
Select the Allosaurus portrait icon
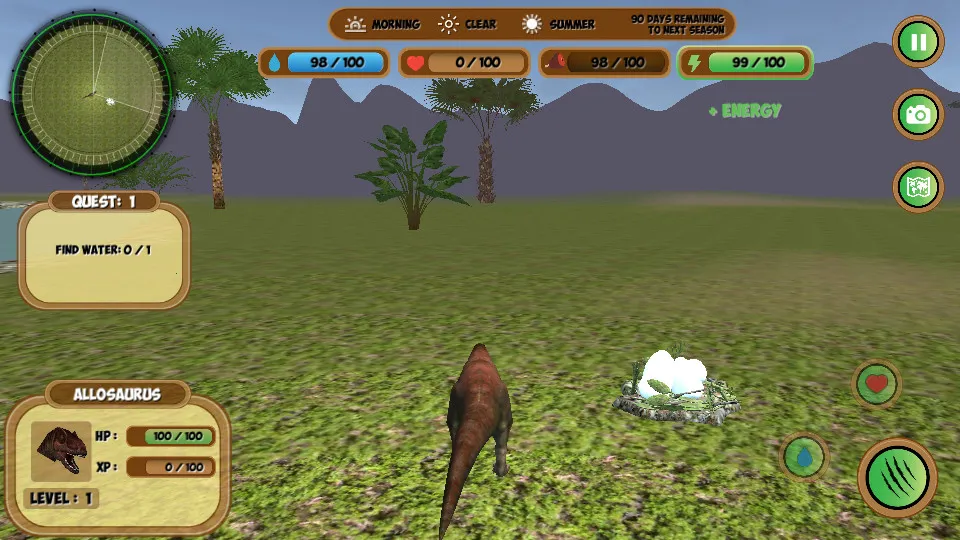click(61, 451)
